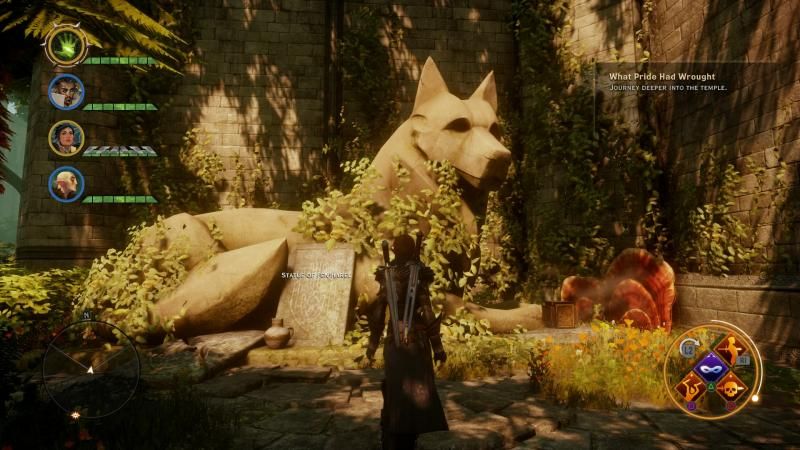Select the Inquisitor's glowing green hand portrait

[66, 45]
